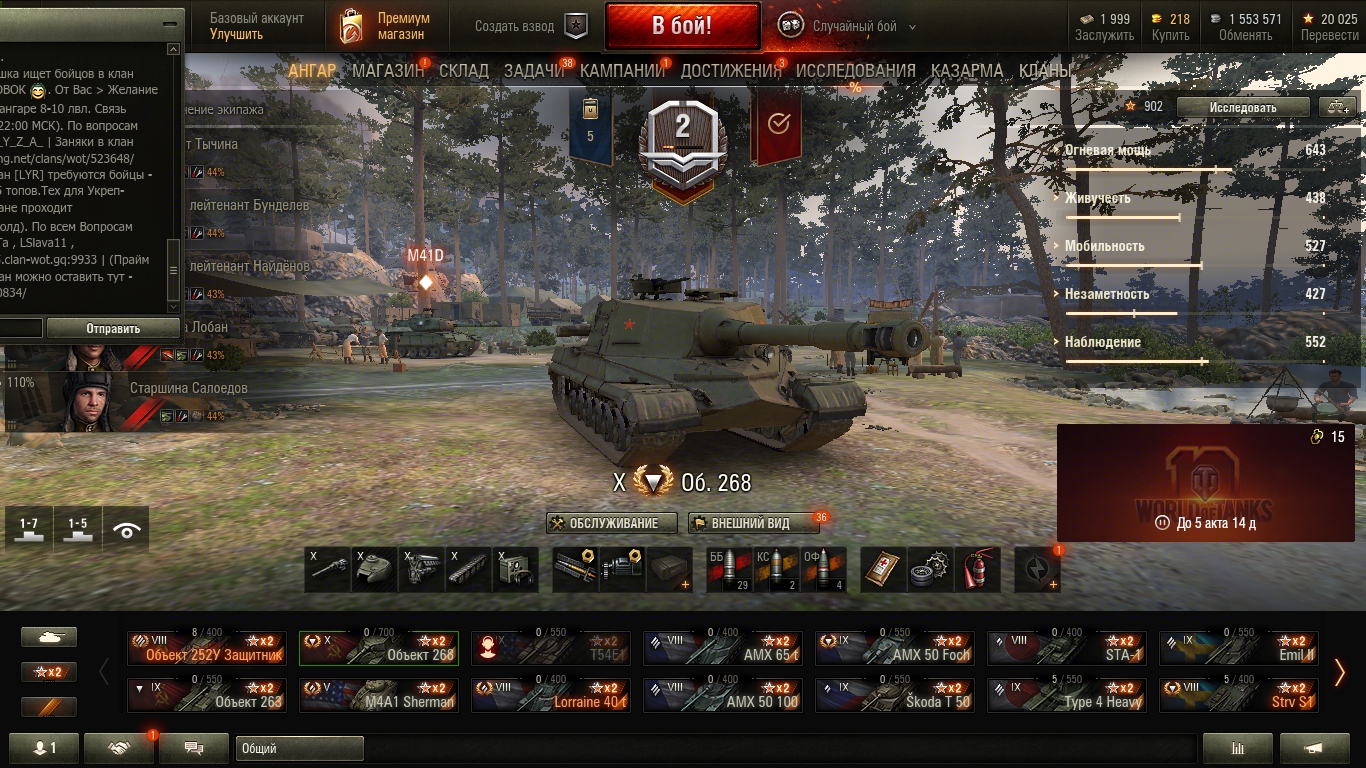Open the Премиум магазин shop

(x=386, y=26)
